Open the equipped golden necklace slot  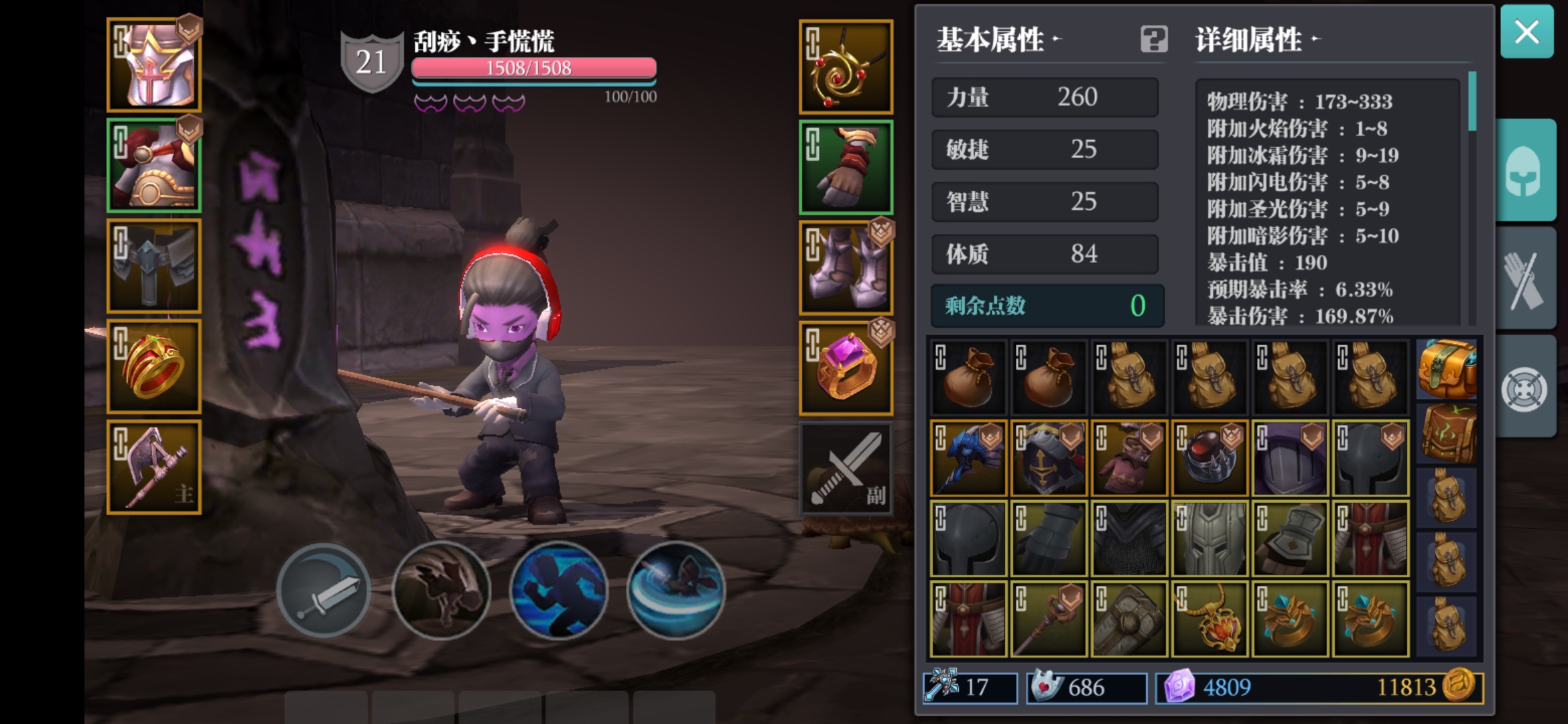tap(846, 67)
